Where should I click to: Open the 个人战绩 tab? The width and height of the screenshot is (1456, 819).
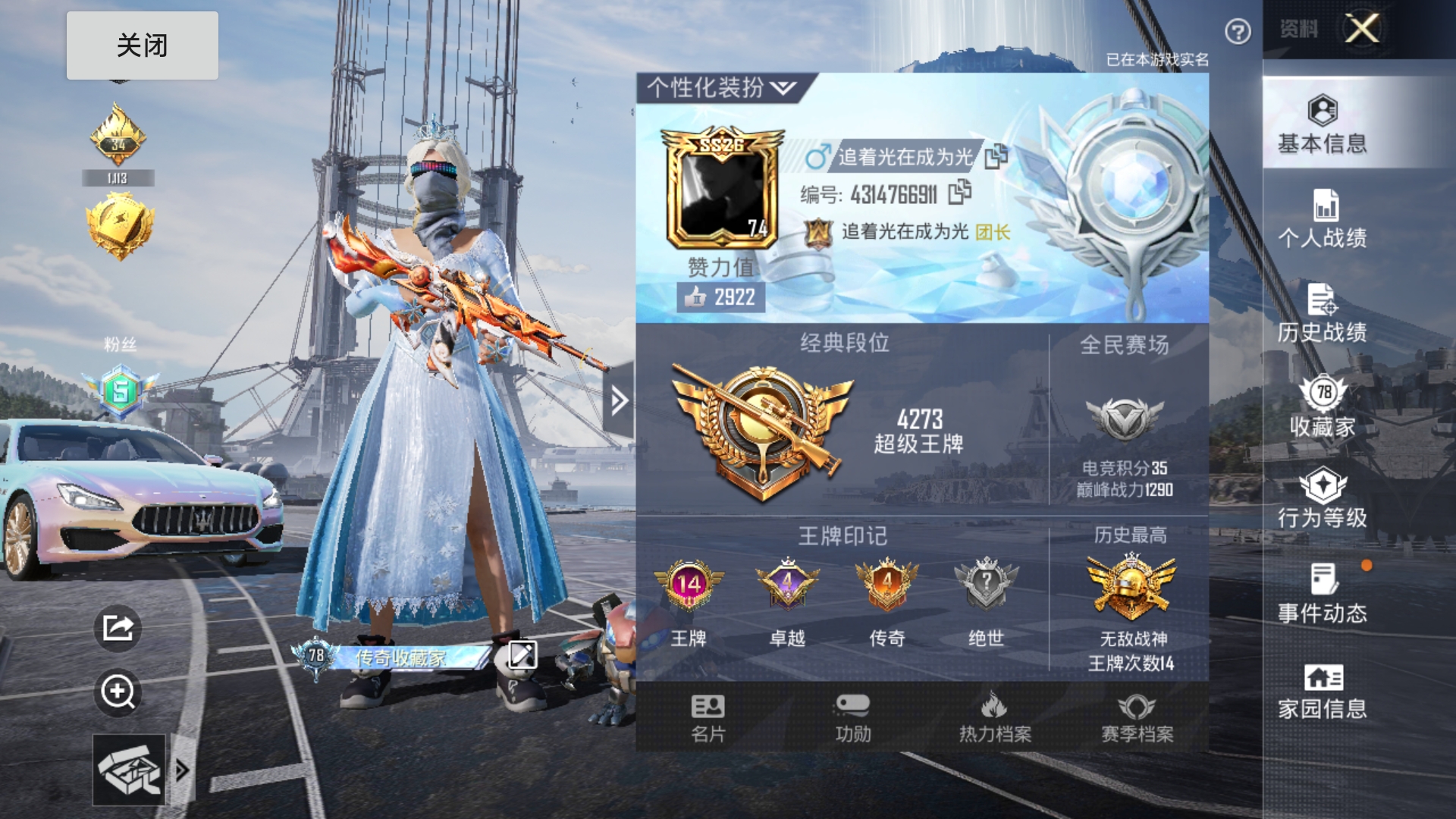(x=1322, y=218)
